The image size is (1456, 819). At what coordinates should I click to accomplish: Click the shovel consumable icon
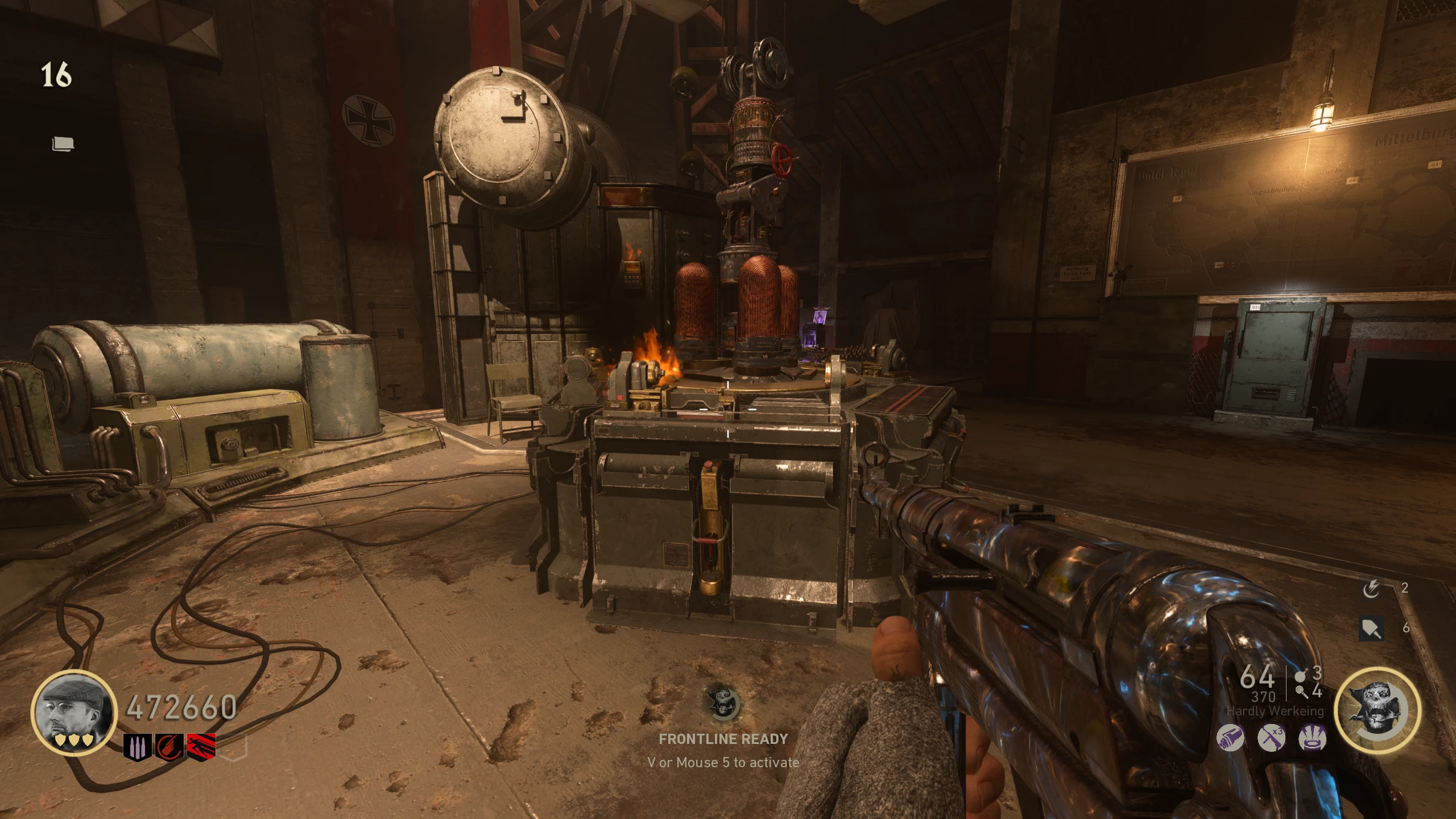point(1371,628)
